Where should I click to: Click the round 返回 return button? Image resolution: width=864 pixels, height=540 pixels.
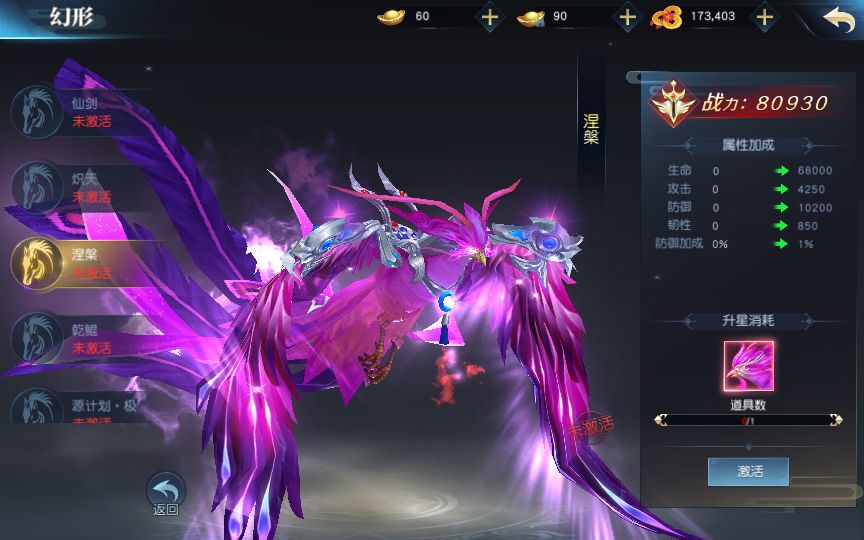pos(166,492)
